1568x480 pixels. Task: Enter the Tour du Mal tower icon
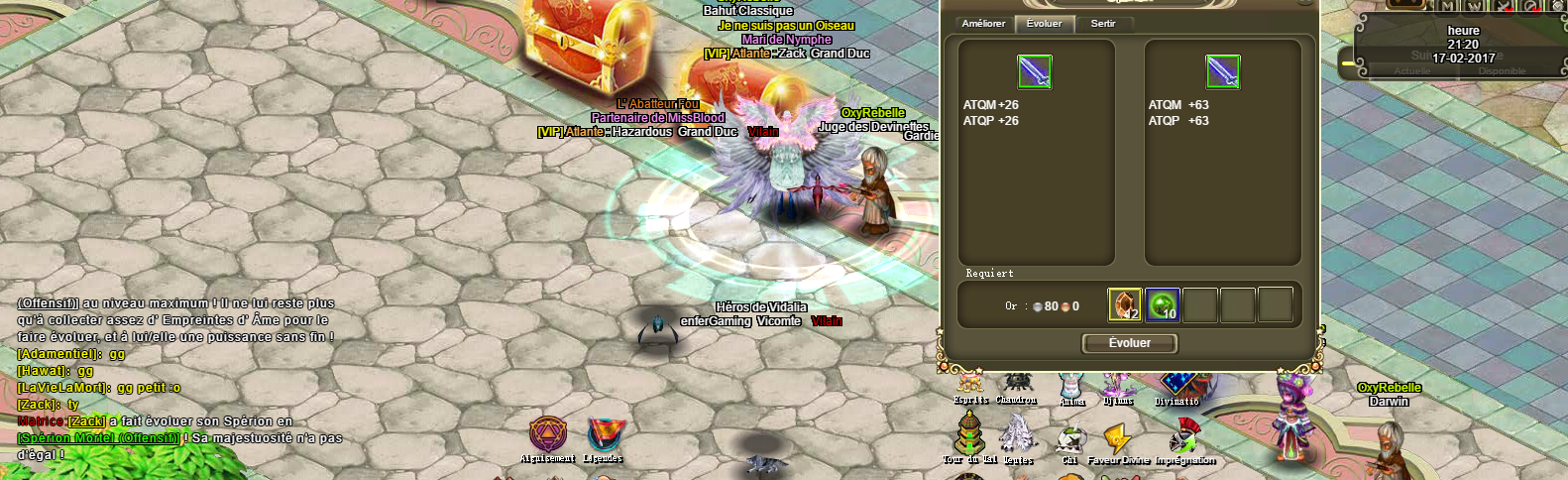click(x=969, y=436)
